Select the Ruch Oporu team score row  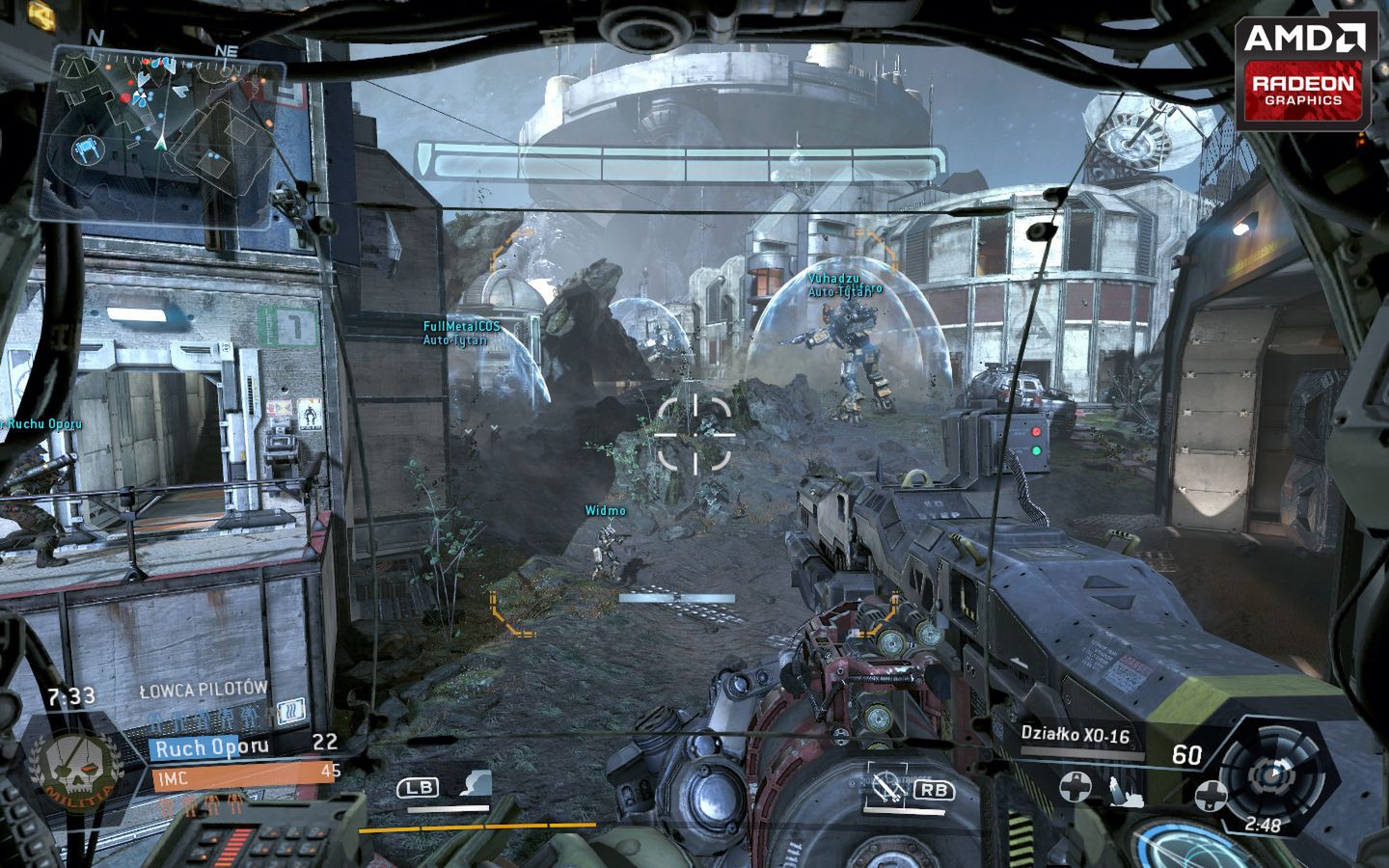pos(243,745)
